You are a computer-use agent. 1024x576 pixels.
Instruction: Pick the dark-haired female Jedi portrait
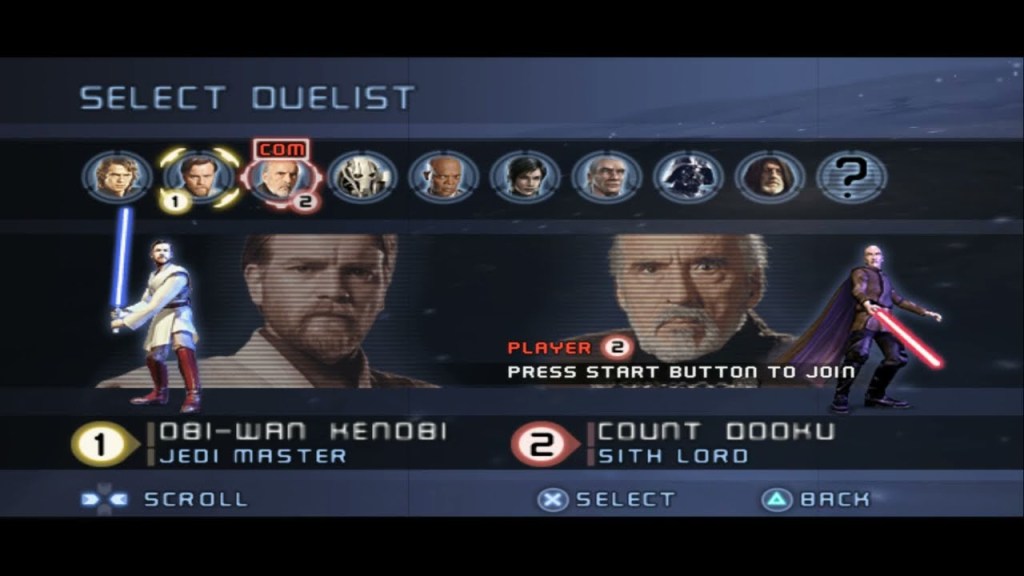(x=525, y=178)
